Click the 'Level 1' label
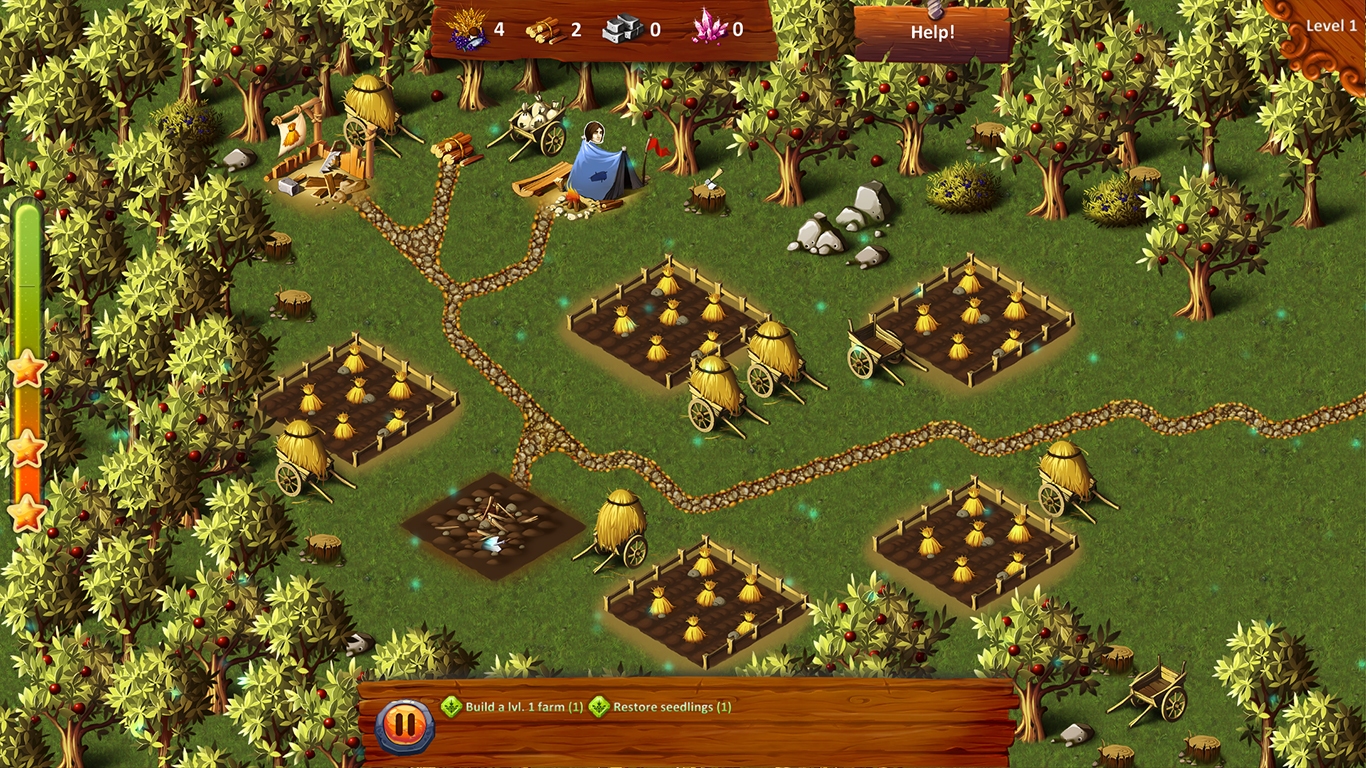Image resolution: width=1366 pixels, height=768 pixels. pyautogui.click(x=1331, y=26)
